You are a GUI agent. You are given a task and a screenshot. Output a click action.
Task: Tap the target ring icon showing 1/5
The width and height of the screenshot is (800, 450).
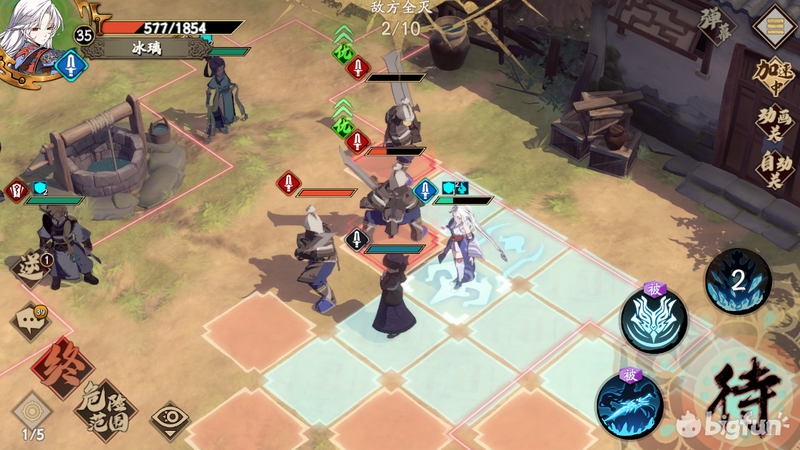point(32,412)
